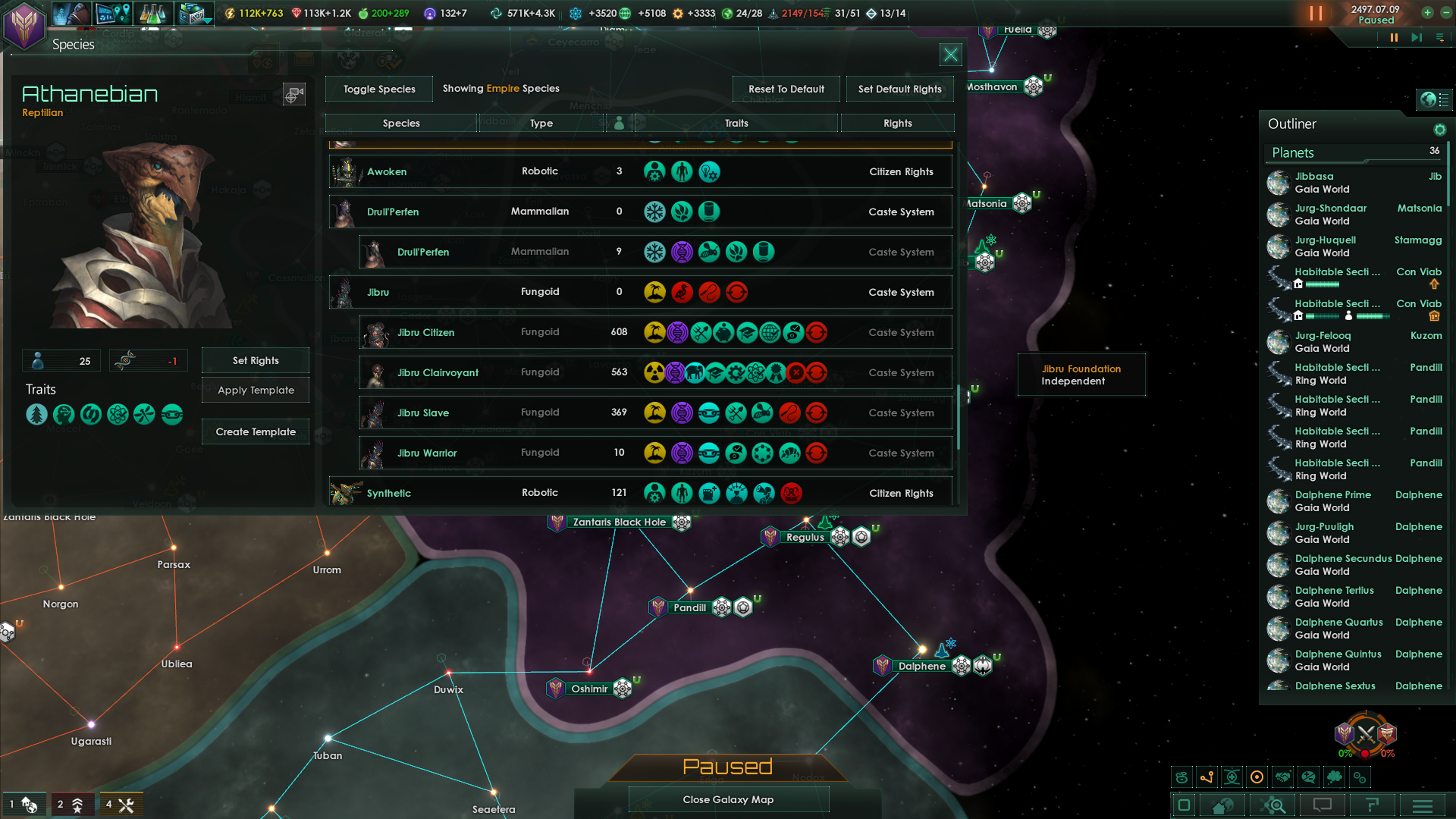Click the house icon to return home
Viewport: 1456px width, 819px height.
[x=1222, y=805]
